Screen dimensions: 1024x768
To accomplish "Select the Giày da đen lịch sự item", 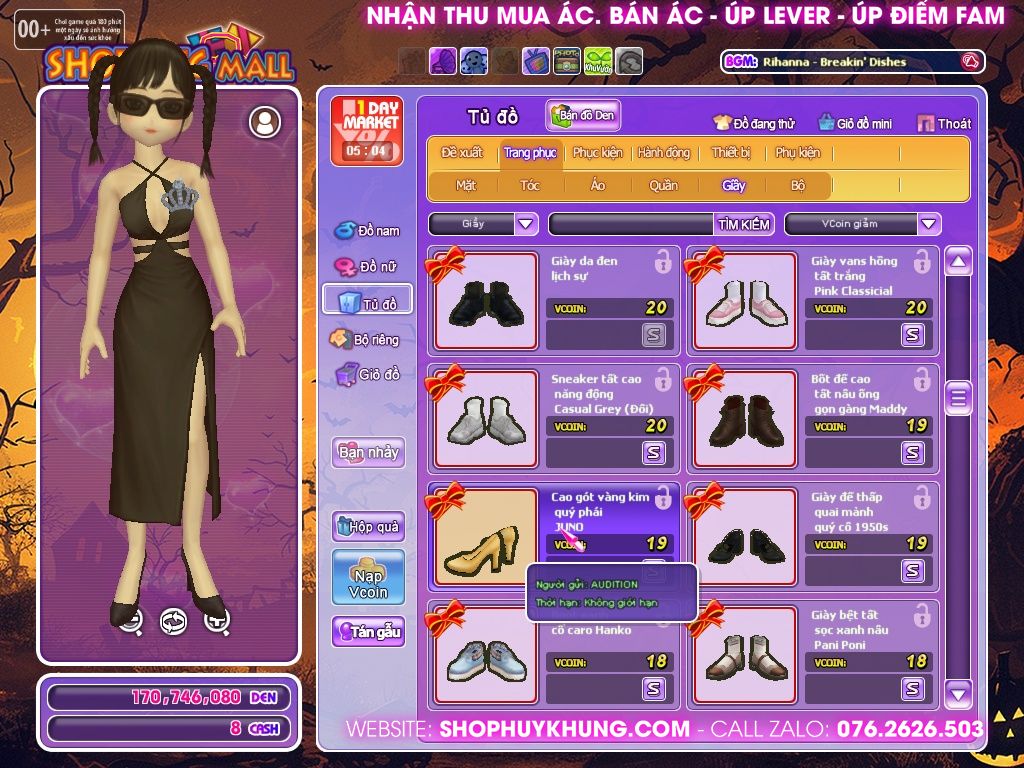I will coord(479,300).
